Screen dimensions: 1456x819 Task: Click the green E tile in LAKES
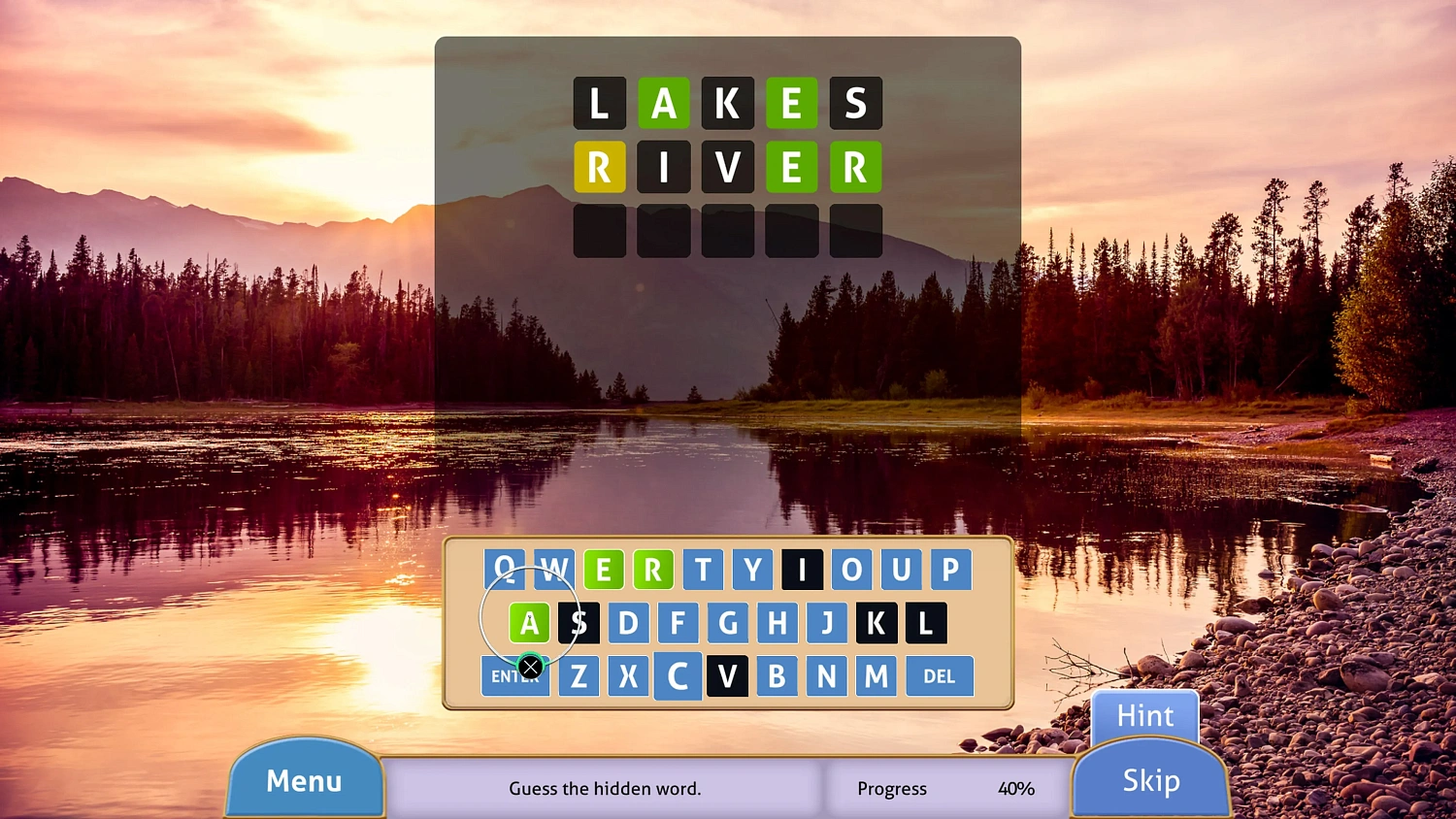792,104
